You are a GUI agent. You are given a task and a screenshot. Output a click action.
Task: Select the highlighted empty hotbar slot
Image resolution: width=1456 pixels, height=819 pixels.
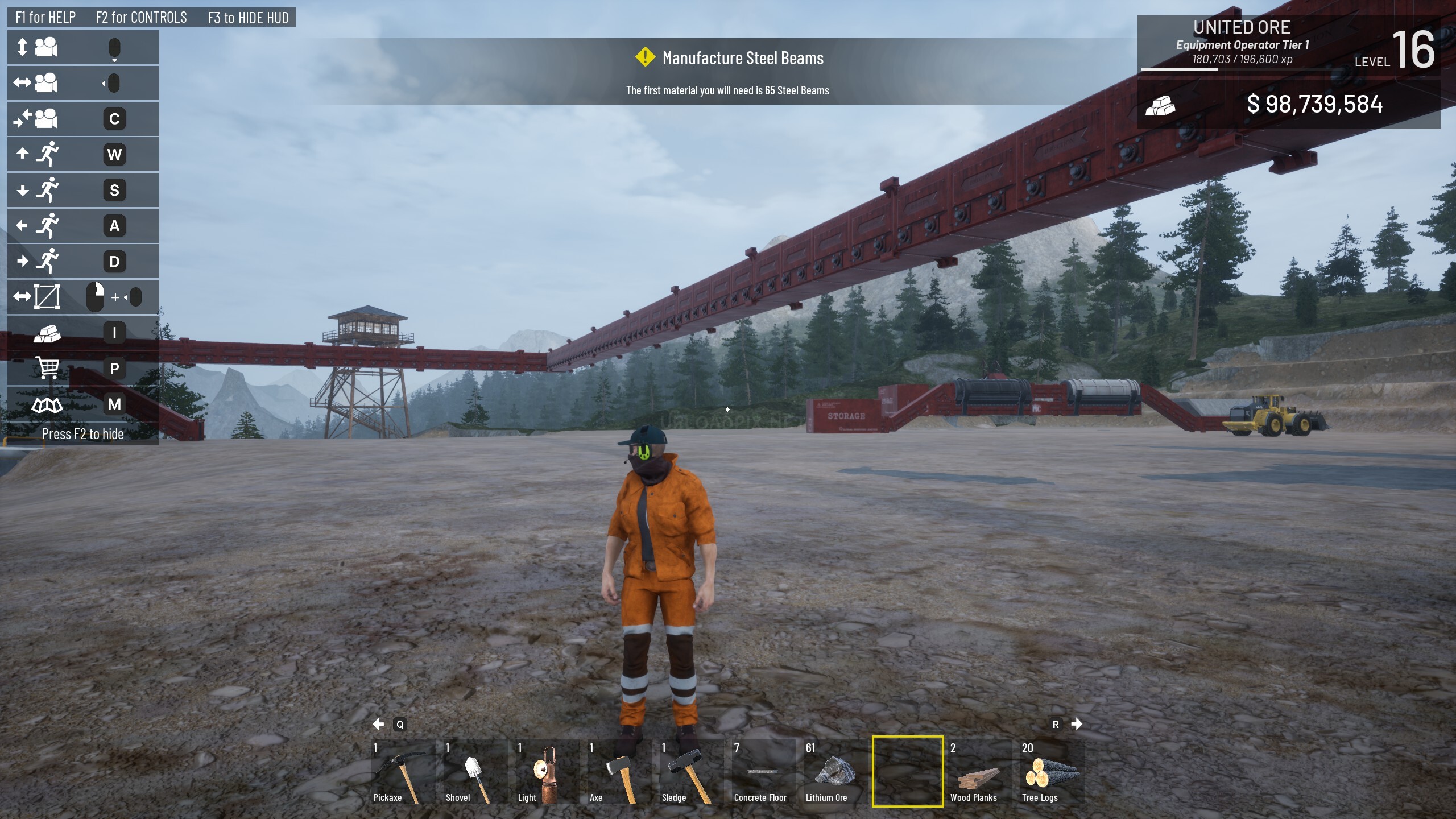[x=908, y=772]
